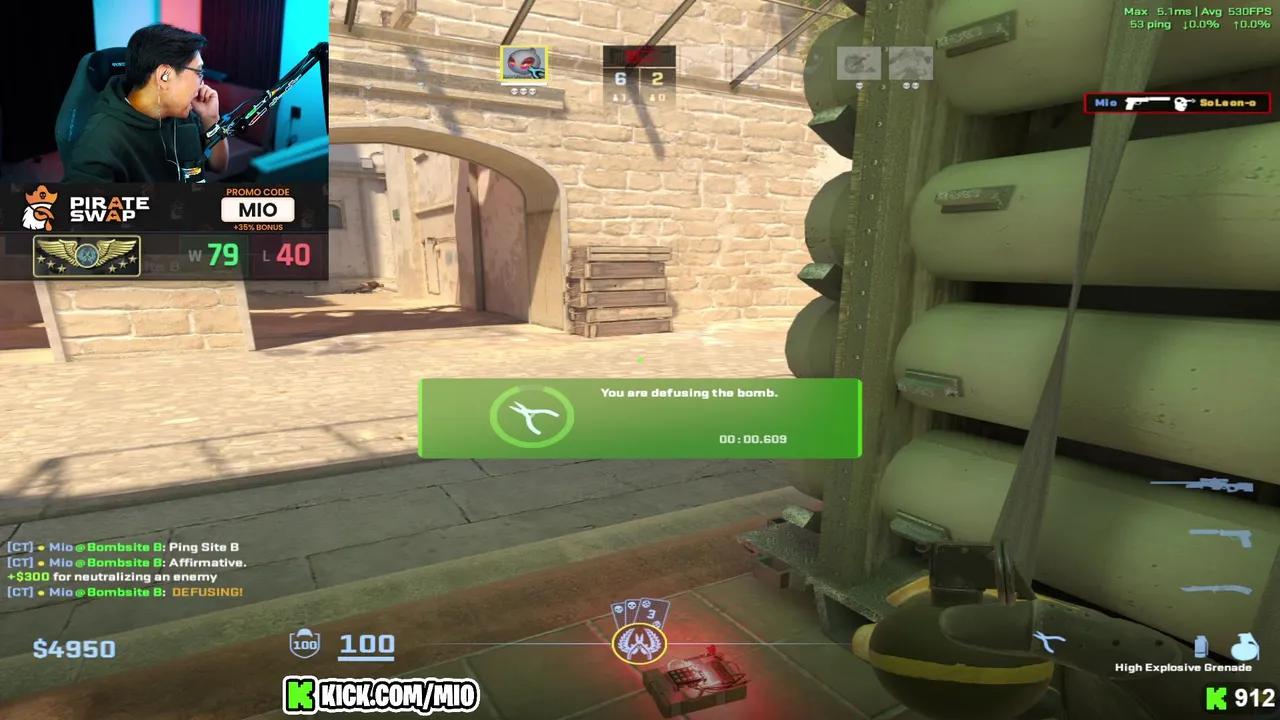Click the highlighted CT avatar near the scoreboard
Screen dimensions: 1280x720
click(x=525, y=64)
